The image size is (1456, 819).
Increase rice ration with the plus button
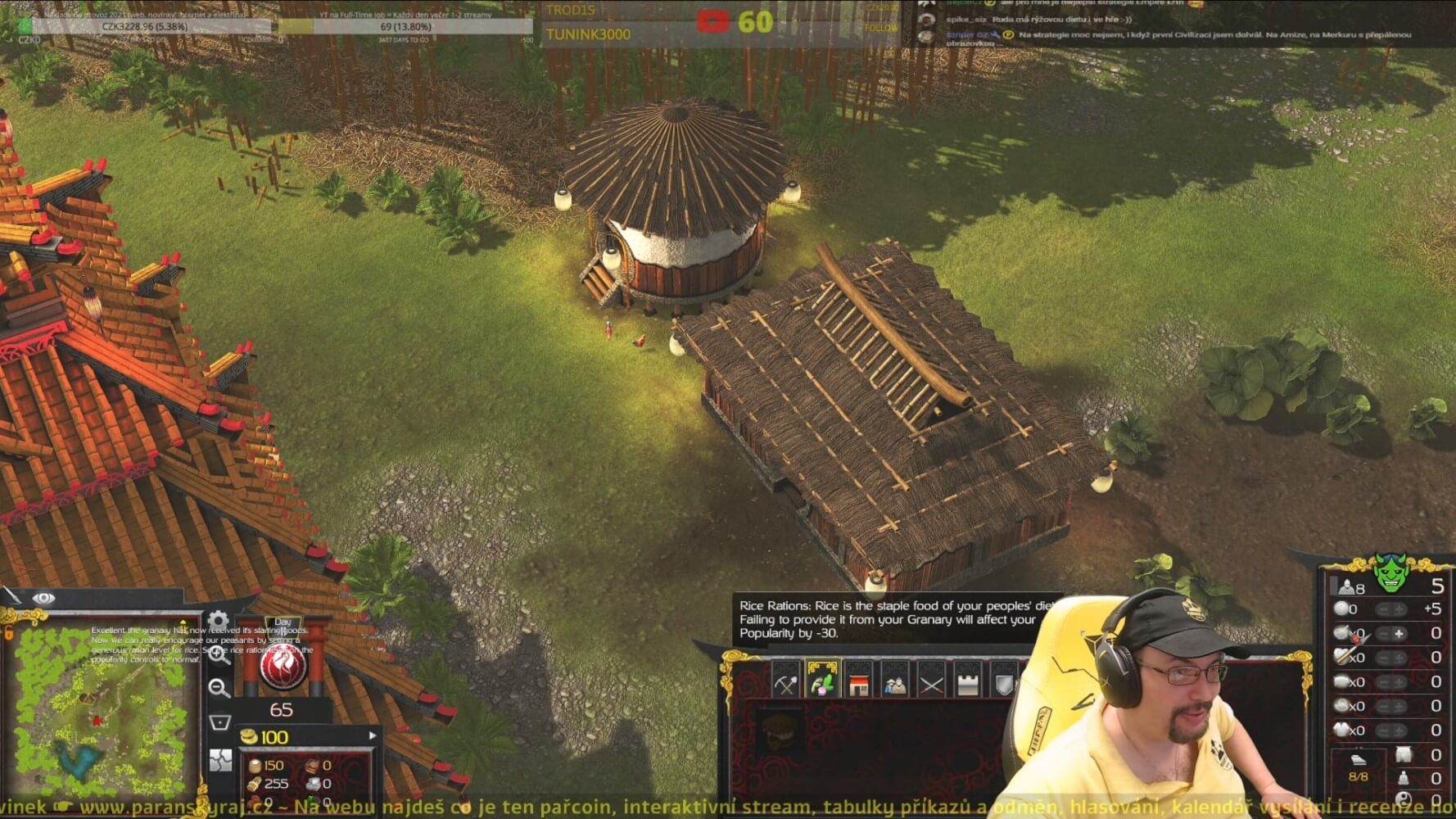(1399, 633)
